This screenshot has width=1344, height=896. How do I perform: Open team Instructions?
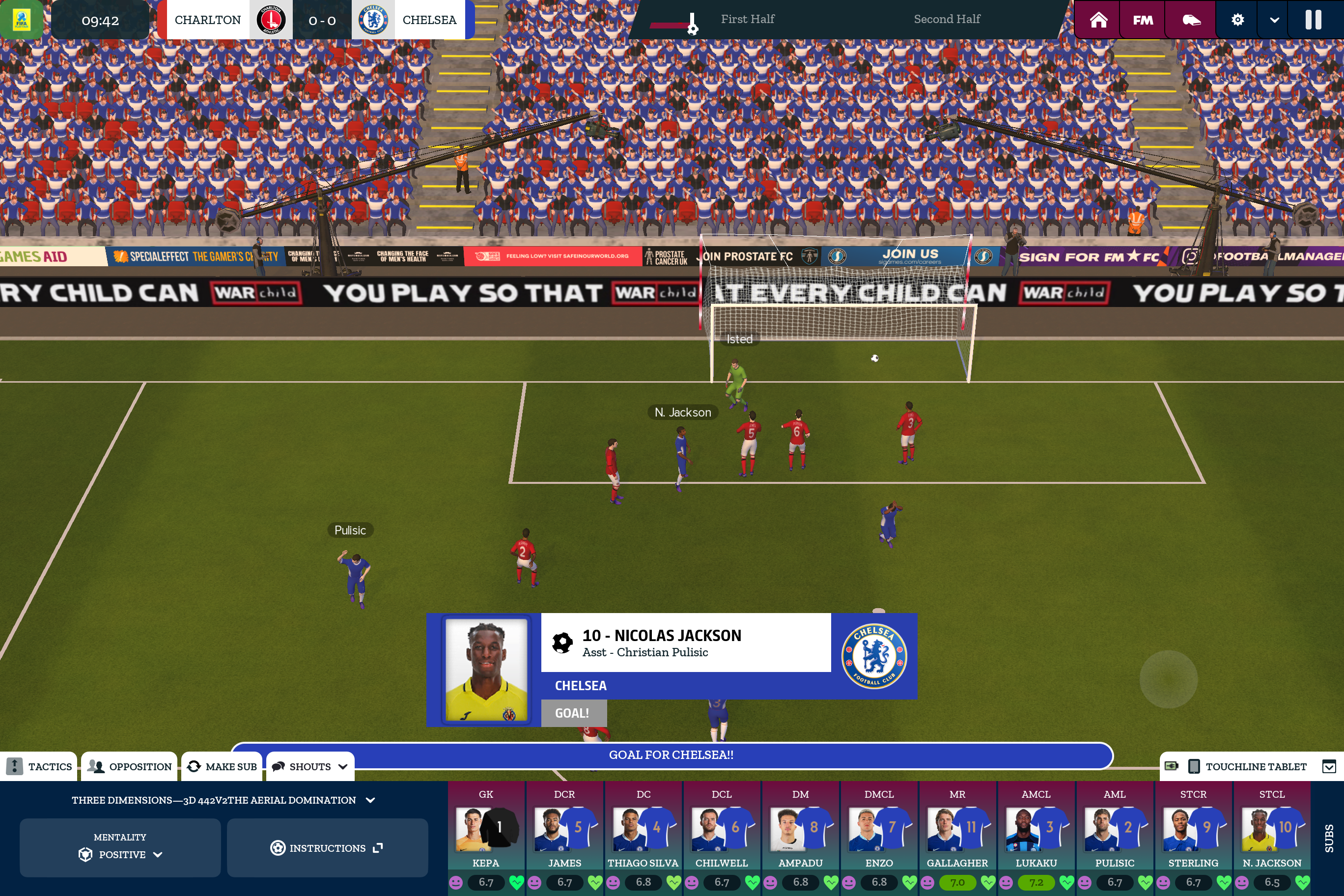click(327, 848)
